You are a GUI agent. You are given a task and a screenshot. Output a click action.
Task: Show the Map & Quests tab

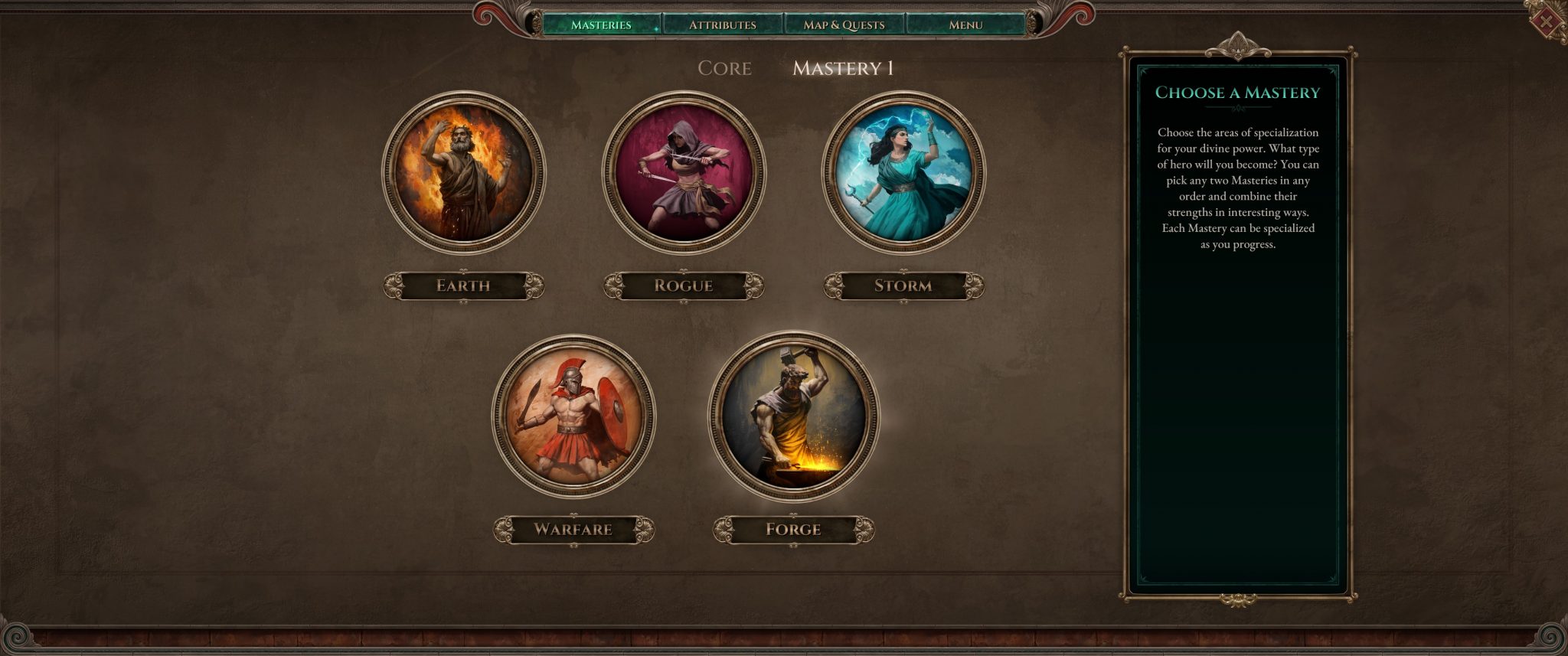point(844,24)
